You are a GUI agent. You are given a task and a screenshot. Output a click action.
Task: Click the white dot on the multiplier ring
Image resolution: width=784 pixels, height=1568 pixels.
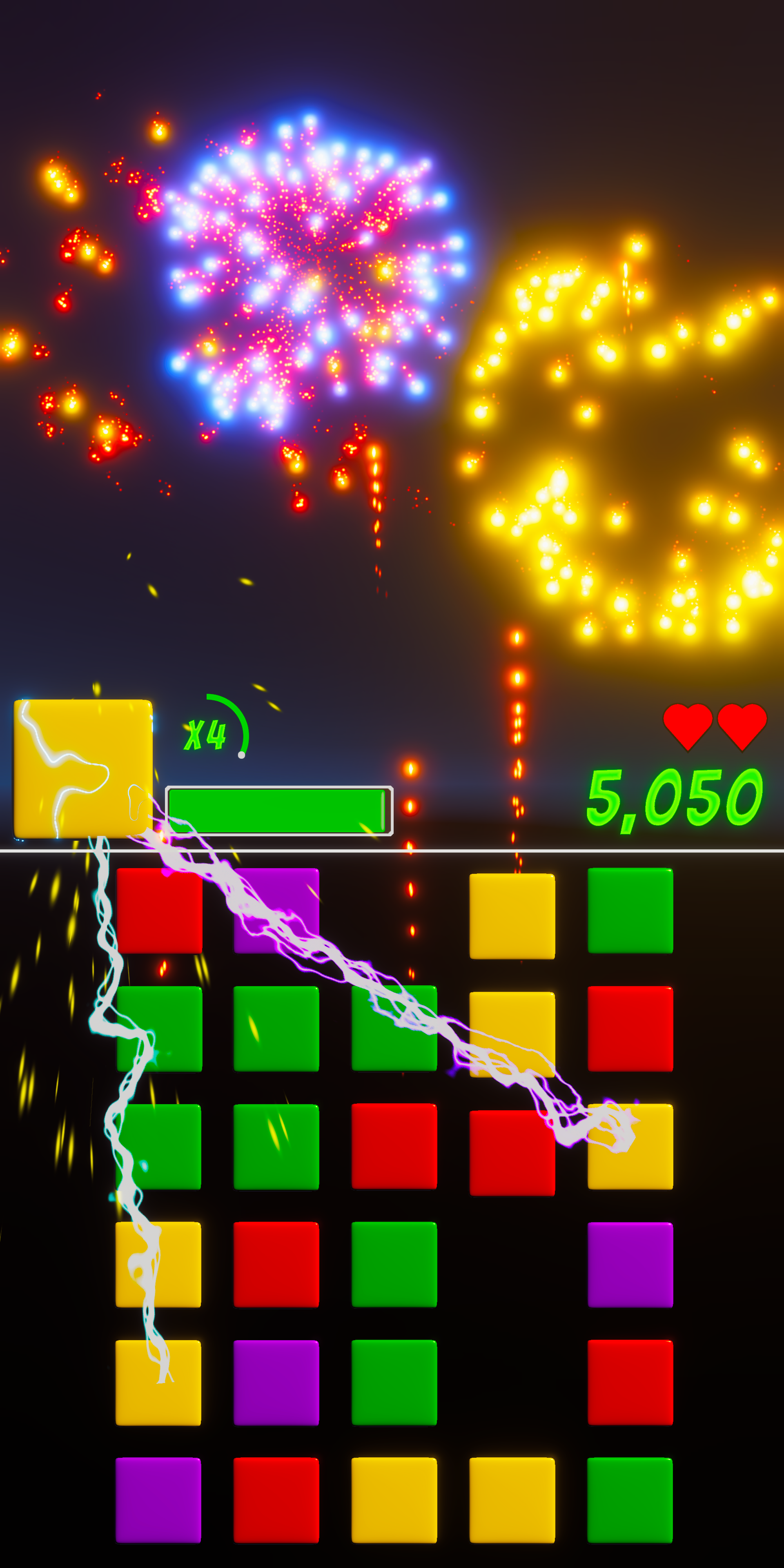(242, 755)
